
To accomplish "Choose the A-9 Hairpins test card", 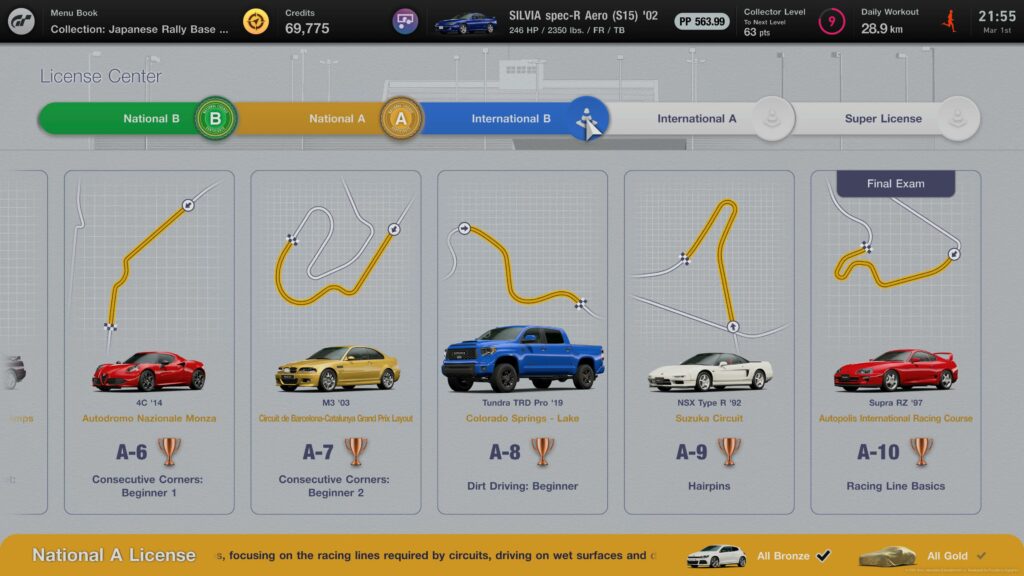I will tap(709, 340).
